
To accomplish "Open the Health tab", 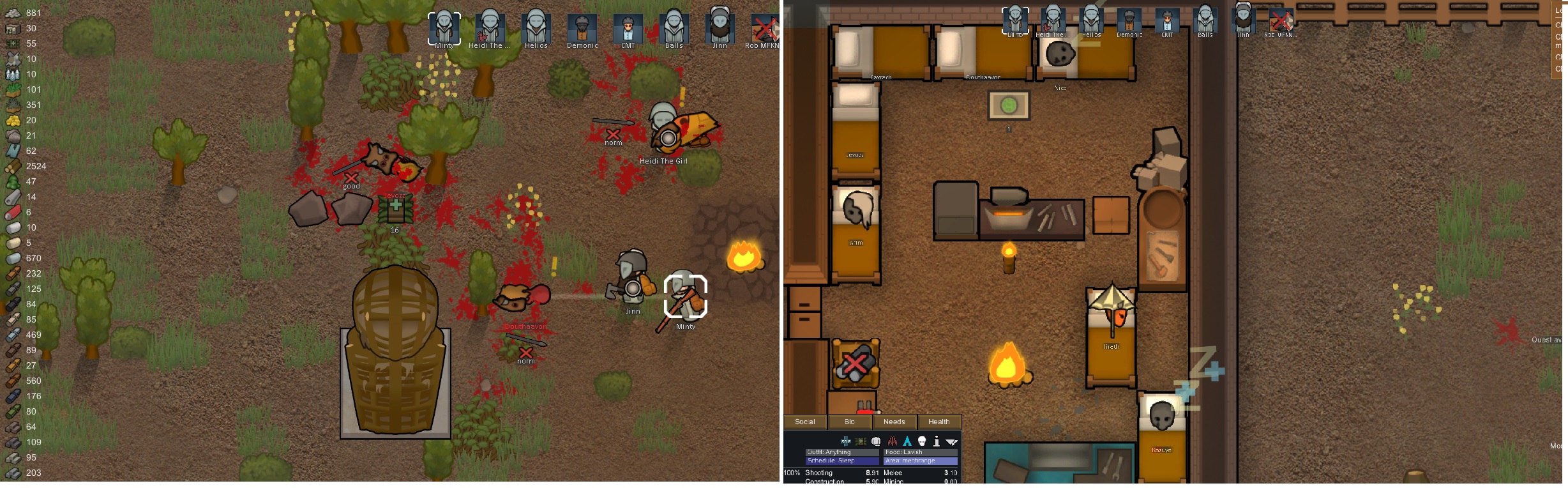I will [x=940, y=422].
